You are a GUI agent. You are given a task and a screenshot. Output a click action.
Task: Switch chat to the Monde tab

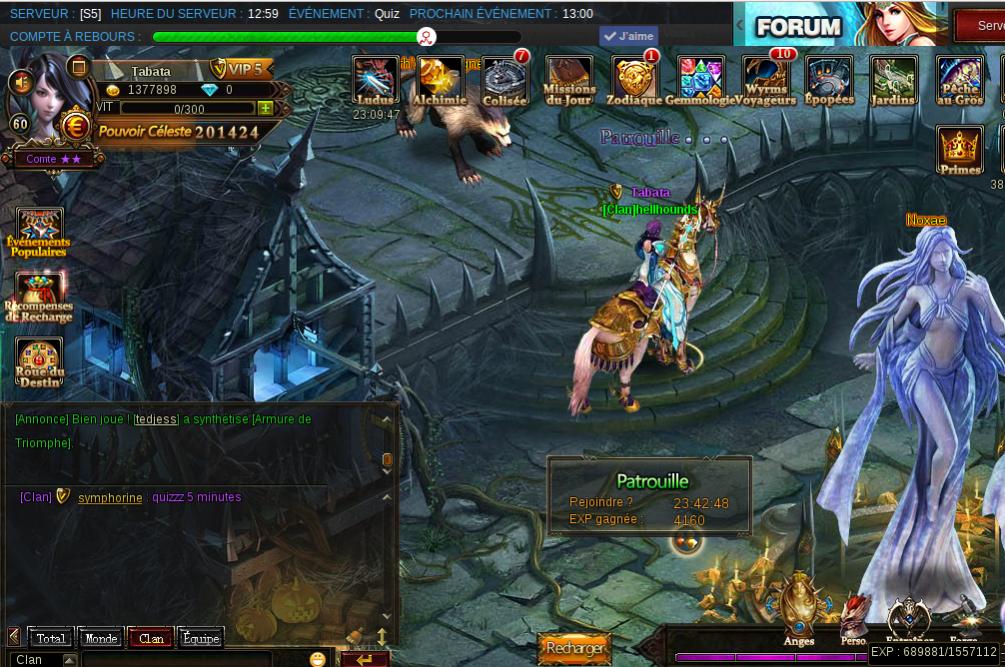point(101,638)
